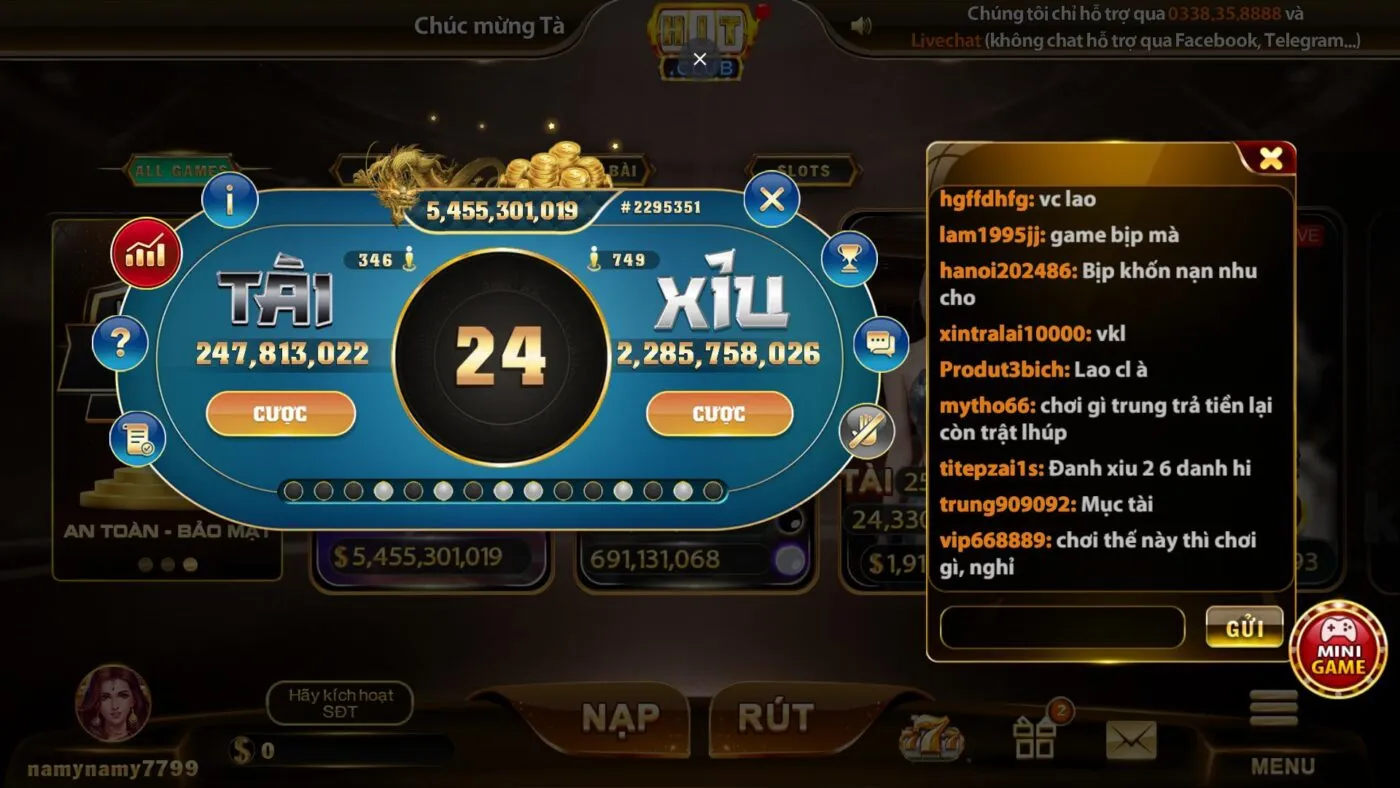Switch to the SLOTS tab
This screenshot has width=1400, height=788.
point(804,169)
